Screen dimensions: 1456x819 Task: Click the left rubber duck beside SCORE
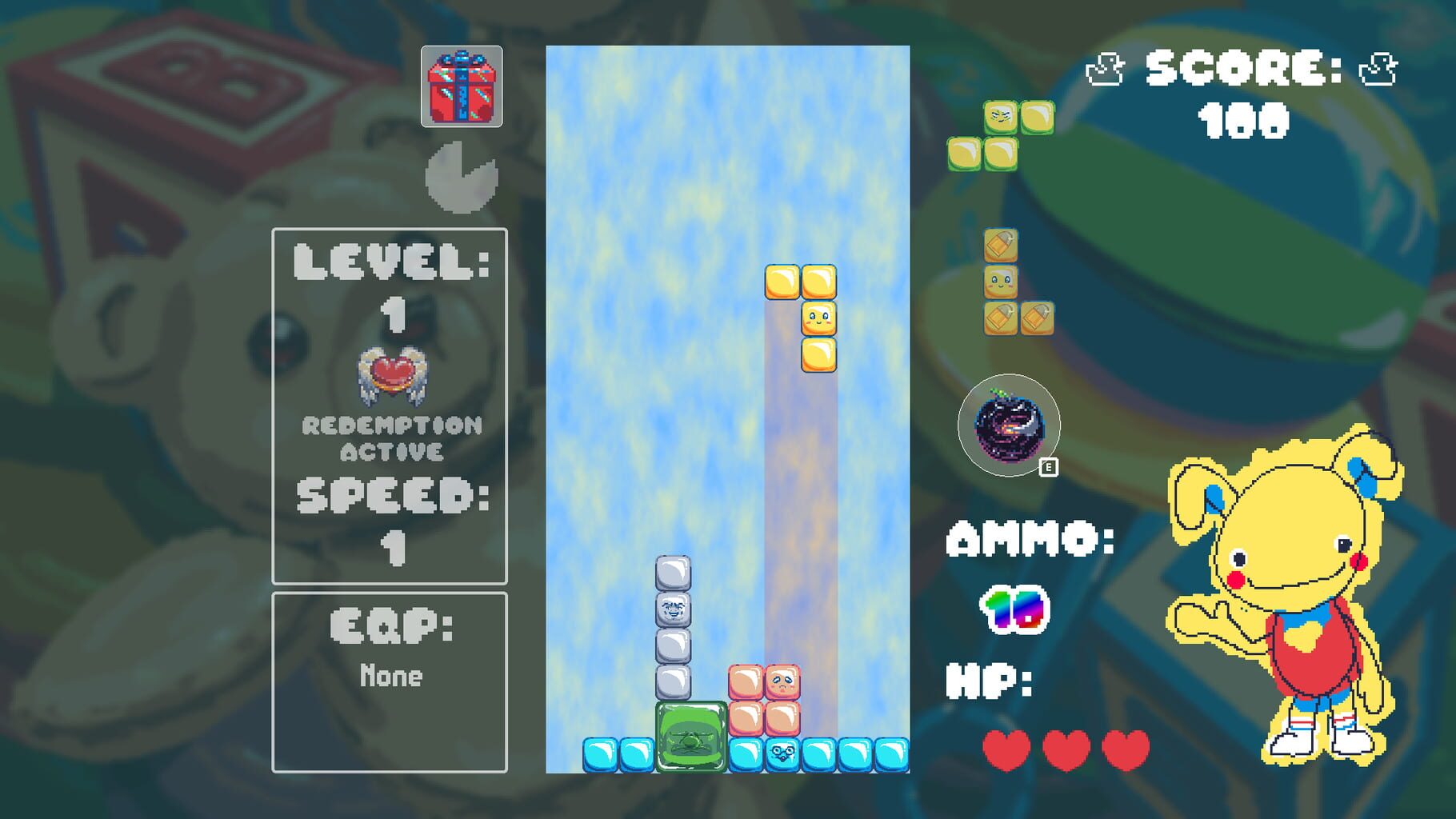click(x=1106, y=68)
